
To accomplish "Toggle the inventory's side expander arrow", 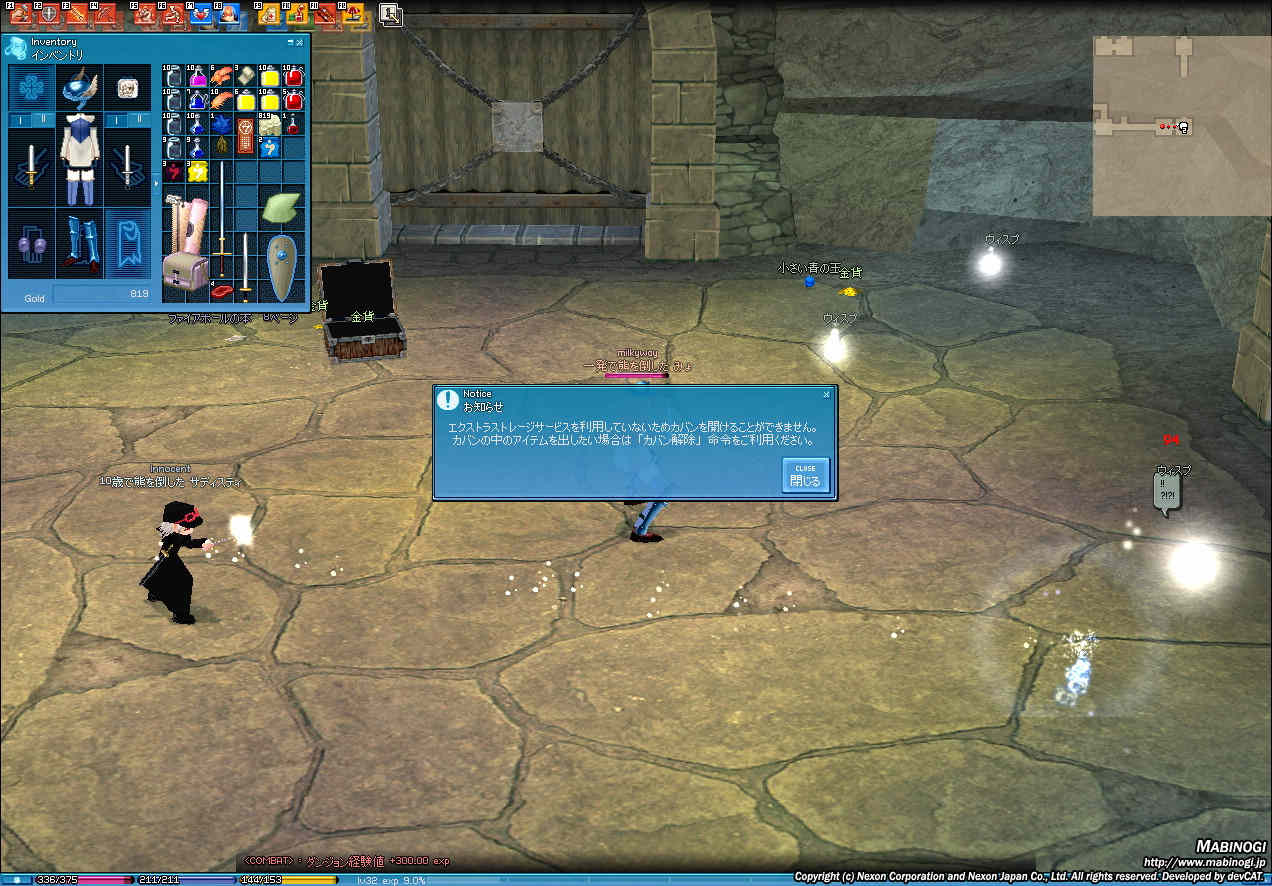I will coord(154,184).
